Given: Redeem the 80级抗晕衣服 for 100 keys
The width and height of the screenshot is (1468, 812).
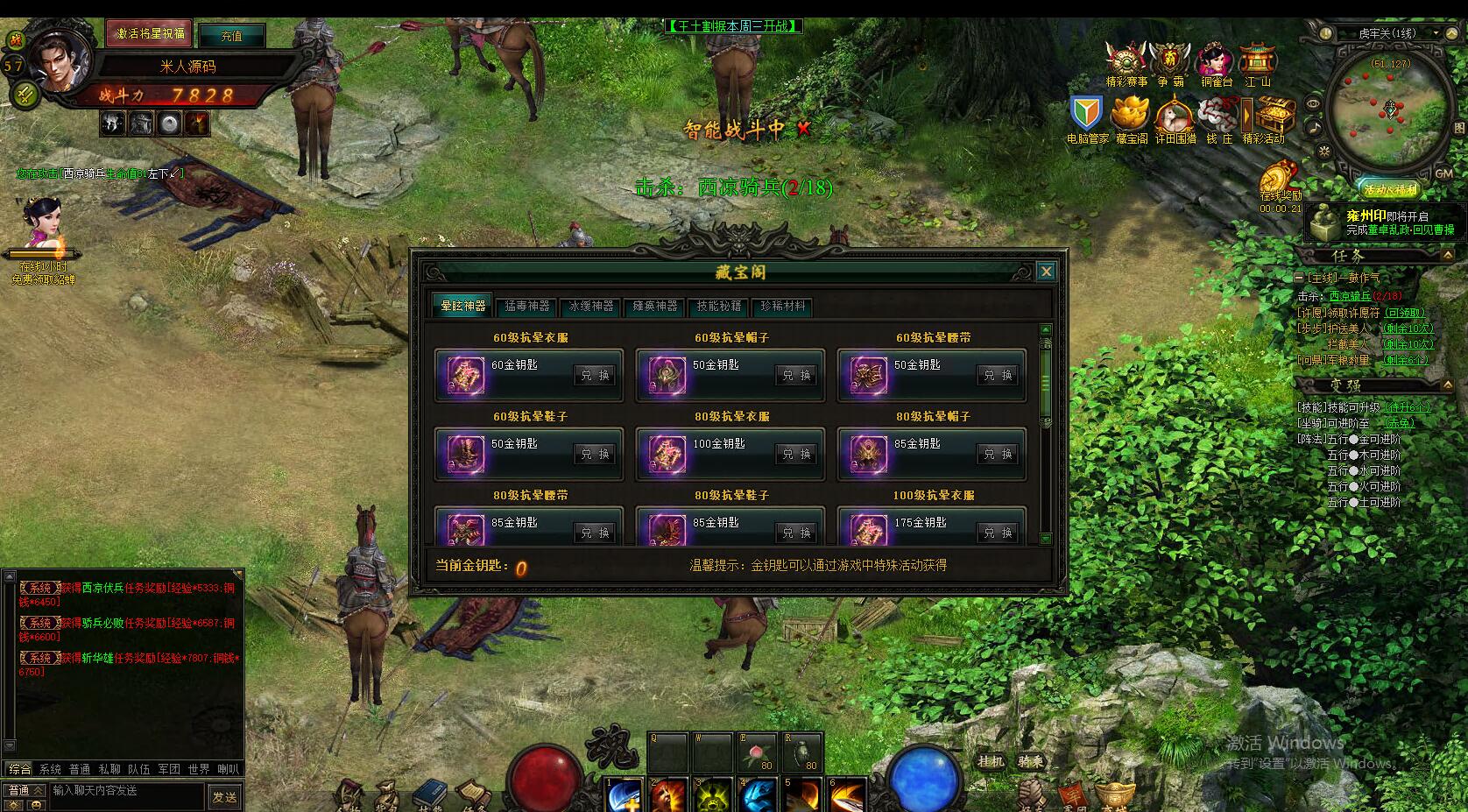Looking at the screenshot, I should pyautogui.click(x=796, y=454).
